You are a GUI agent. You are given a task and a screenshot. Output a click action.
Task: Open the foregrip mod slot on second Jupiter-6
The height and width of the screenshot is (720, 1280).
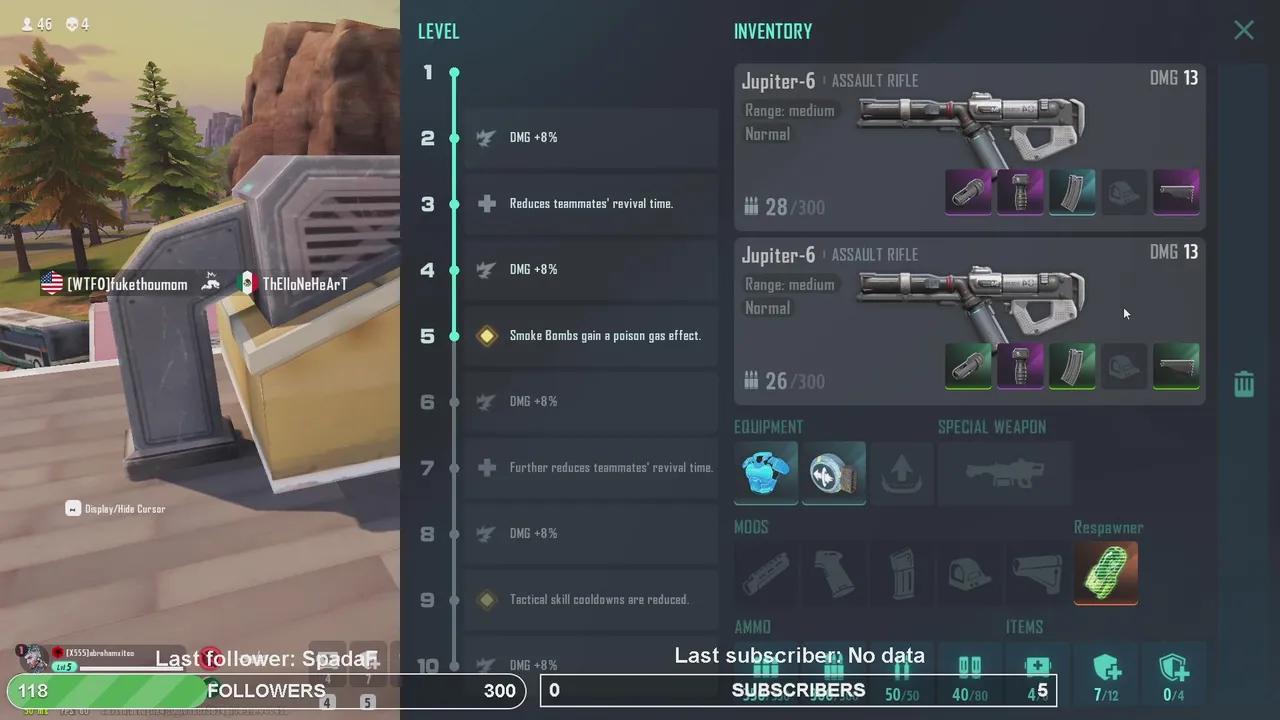coord(1020,366)
